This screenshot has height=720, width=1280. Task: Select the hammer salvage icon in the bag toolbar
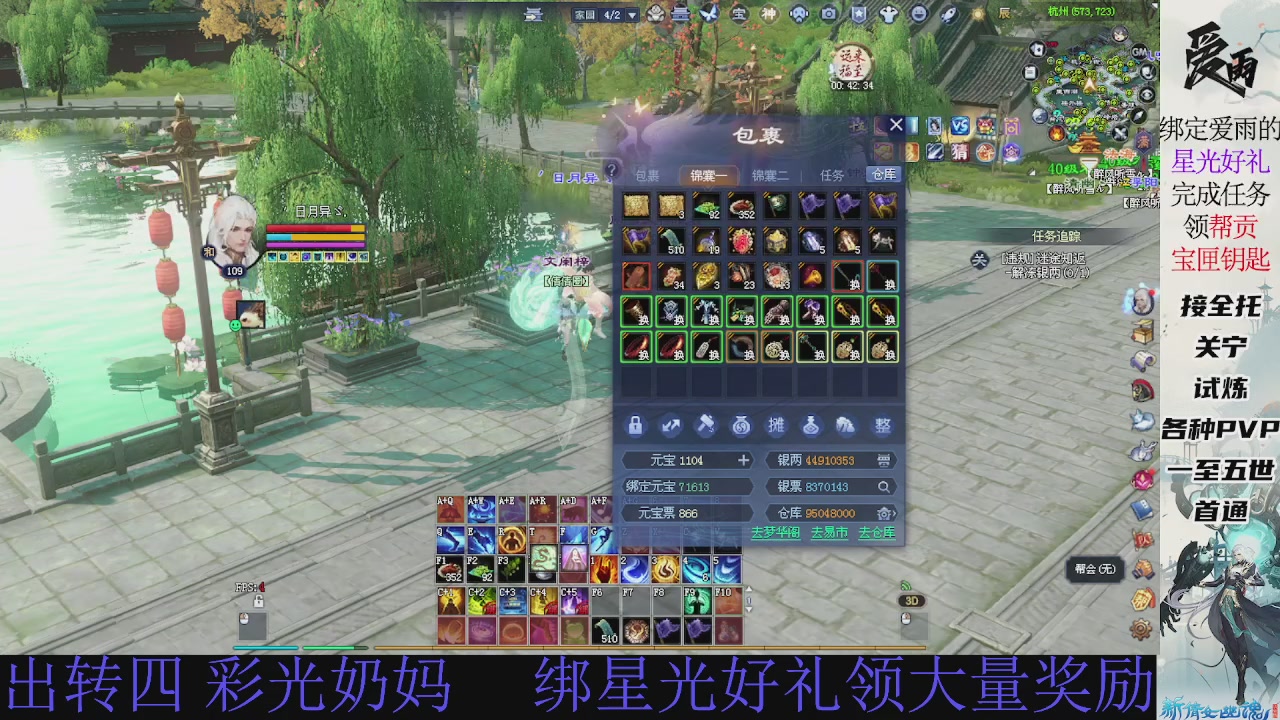pyautogui.click(x=707, y=425)
